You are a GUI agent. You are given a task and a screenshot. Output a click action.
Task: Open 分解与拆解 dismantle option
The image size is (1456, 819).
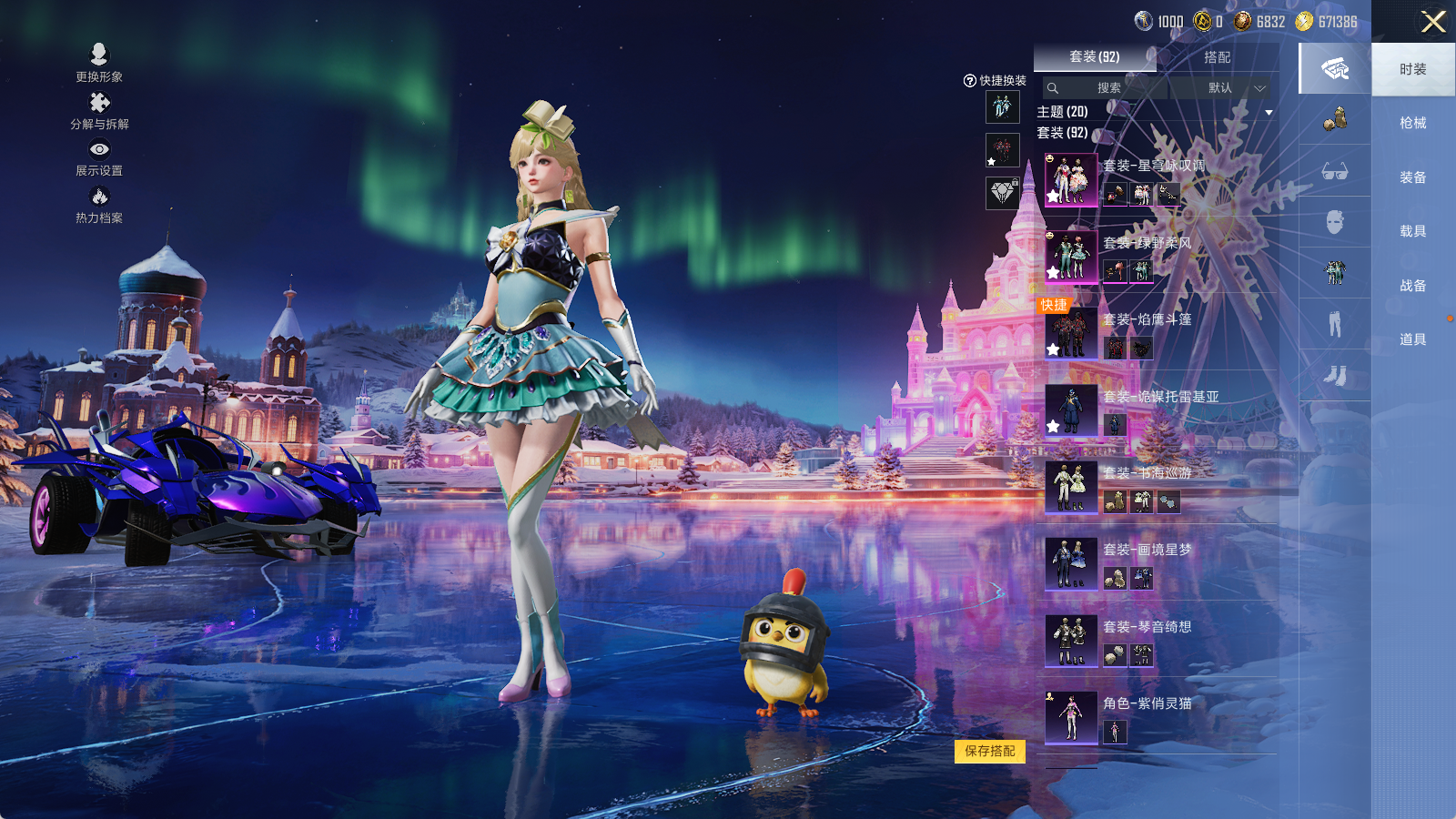tap(99, 110)
